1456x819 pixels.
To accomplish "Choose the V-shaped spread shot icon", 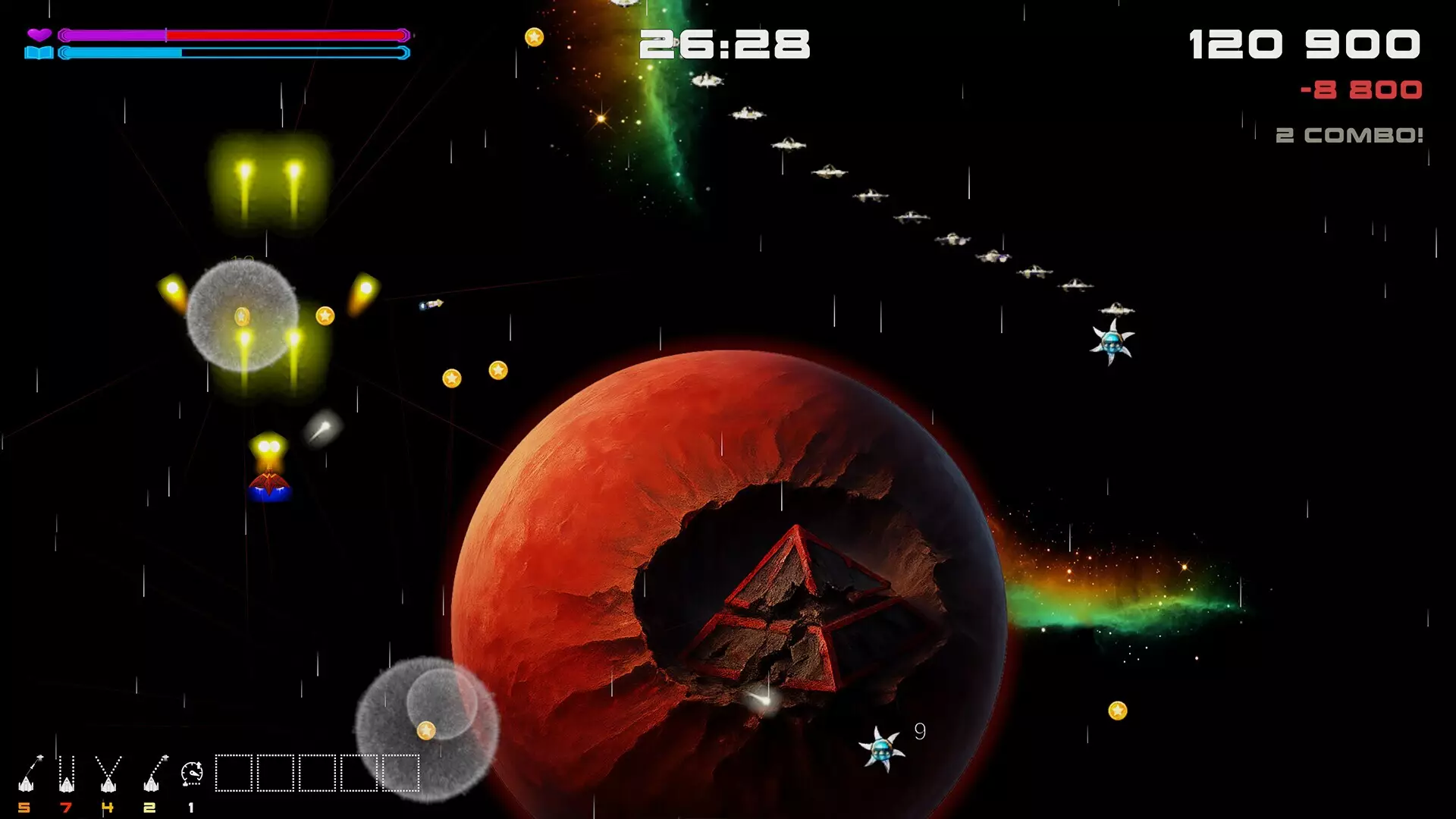I will tap(108, 773).
